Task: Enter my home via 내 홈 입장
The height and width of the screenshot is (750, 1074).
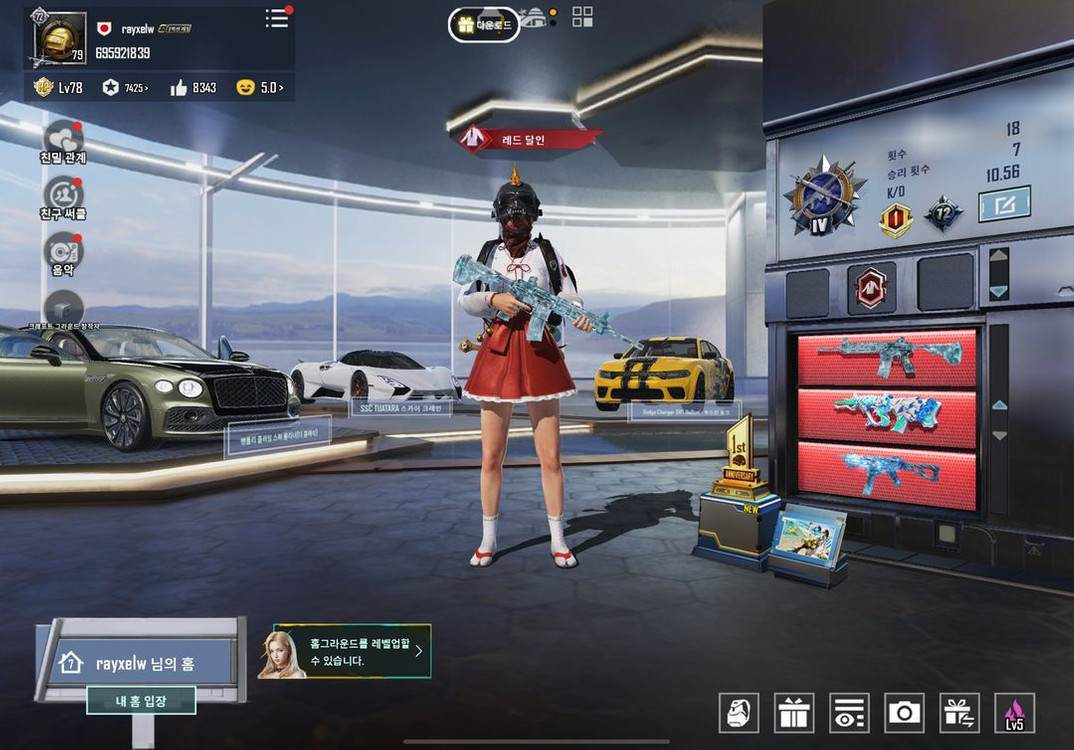Action: [140, 700]
